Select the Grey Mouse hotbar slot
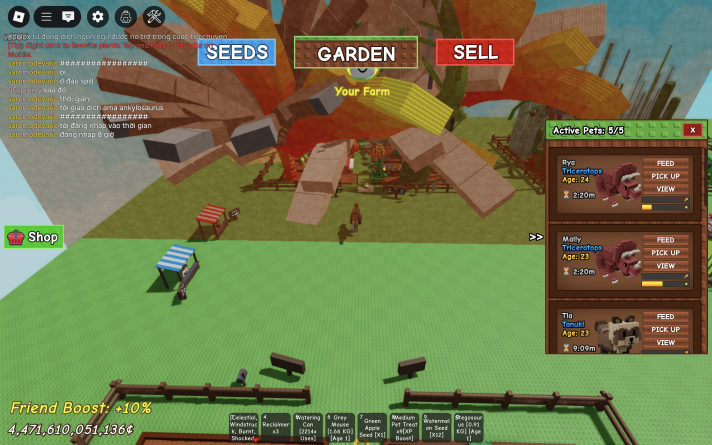 click(340, 425)
